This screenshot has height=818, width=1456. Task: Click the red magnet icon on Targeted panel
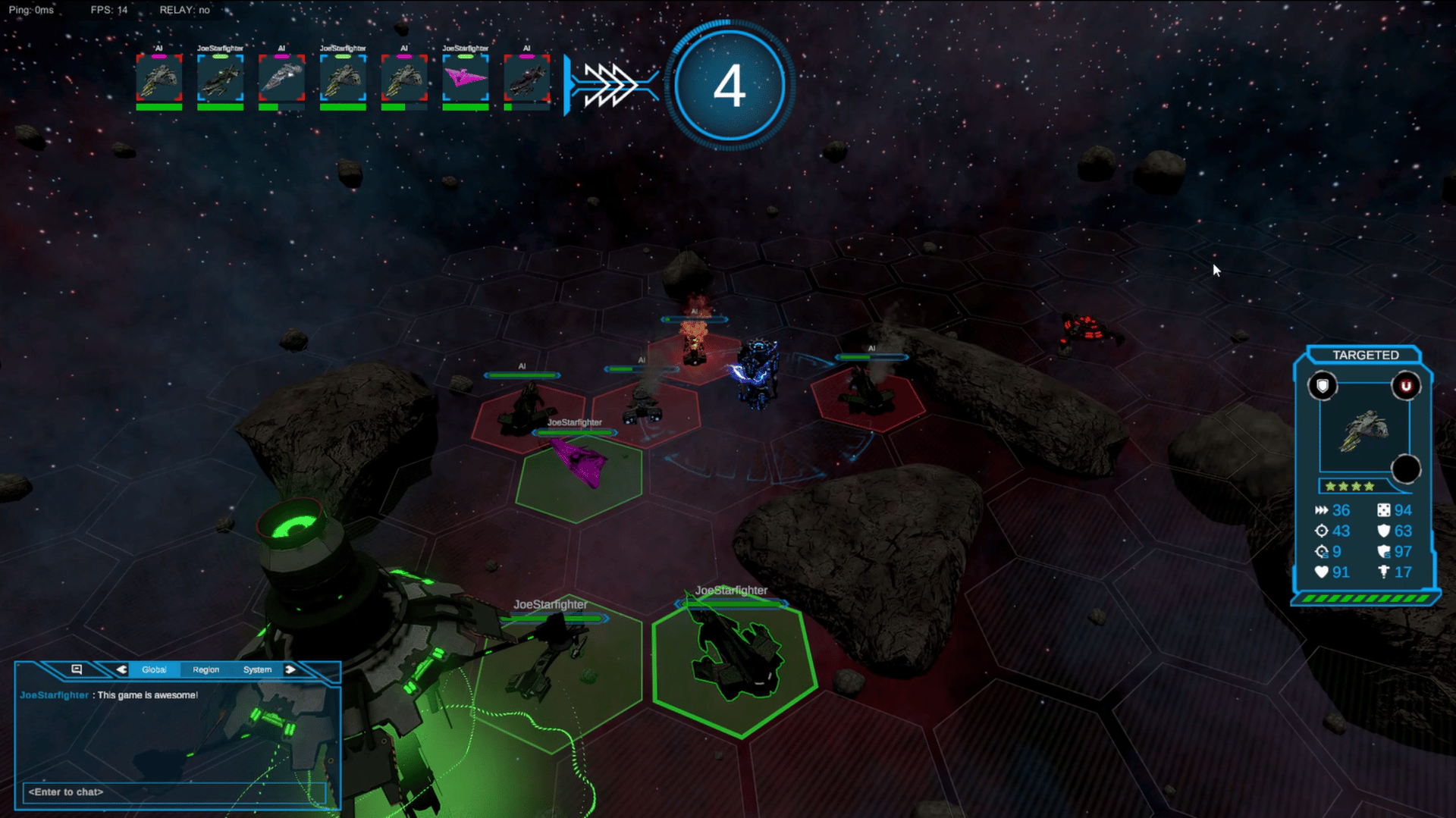(x=1405, y=387)
